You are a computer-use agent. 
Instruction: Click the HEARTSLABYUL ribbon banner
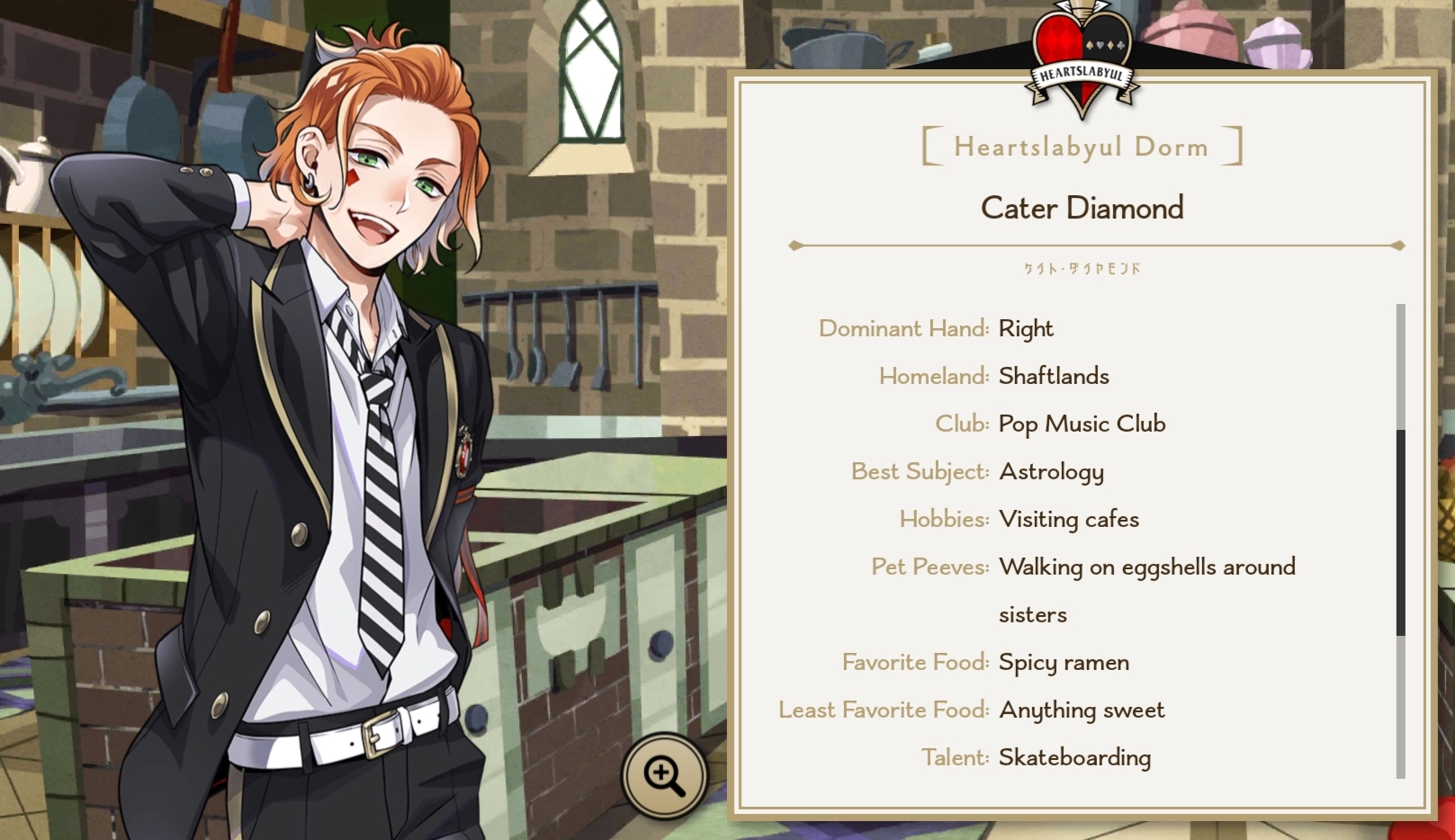[1080, 75]
